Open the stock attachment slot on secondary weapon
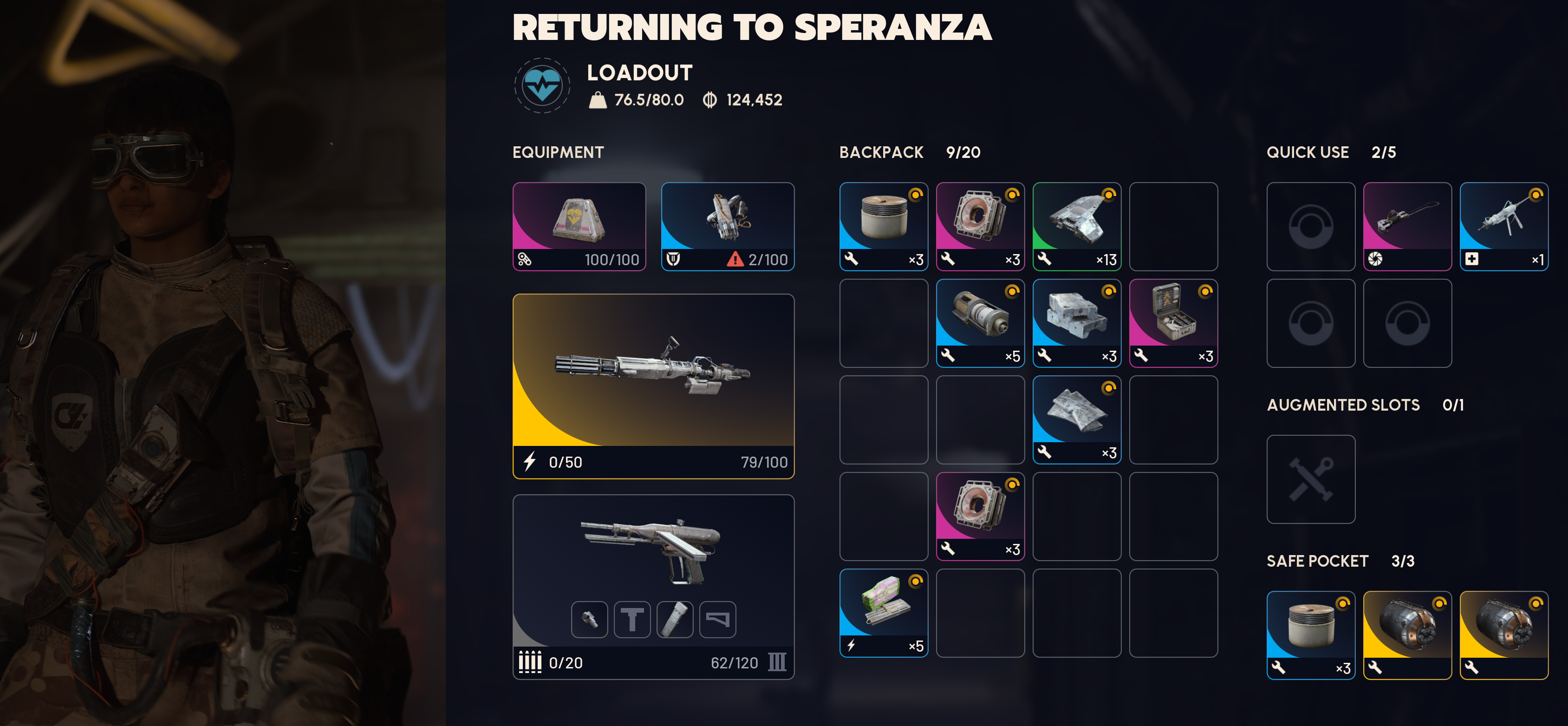 tap(718, 620)
